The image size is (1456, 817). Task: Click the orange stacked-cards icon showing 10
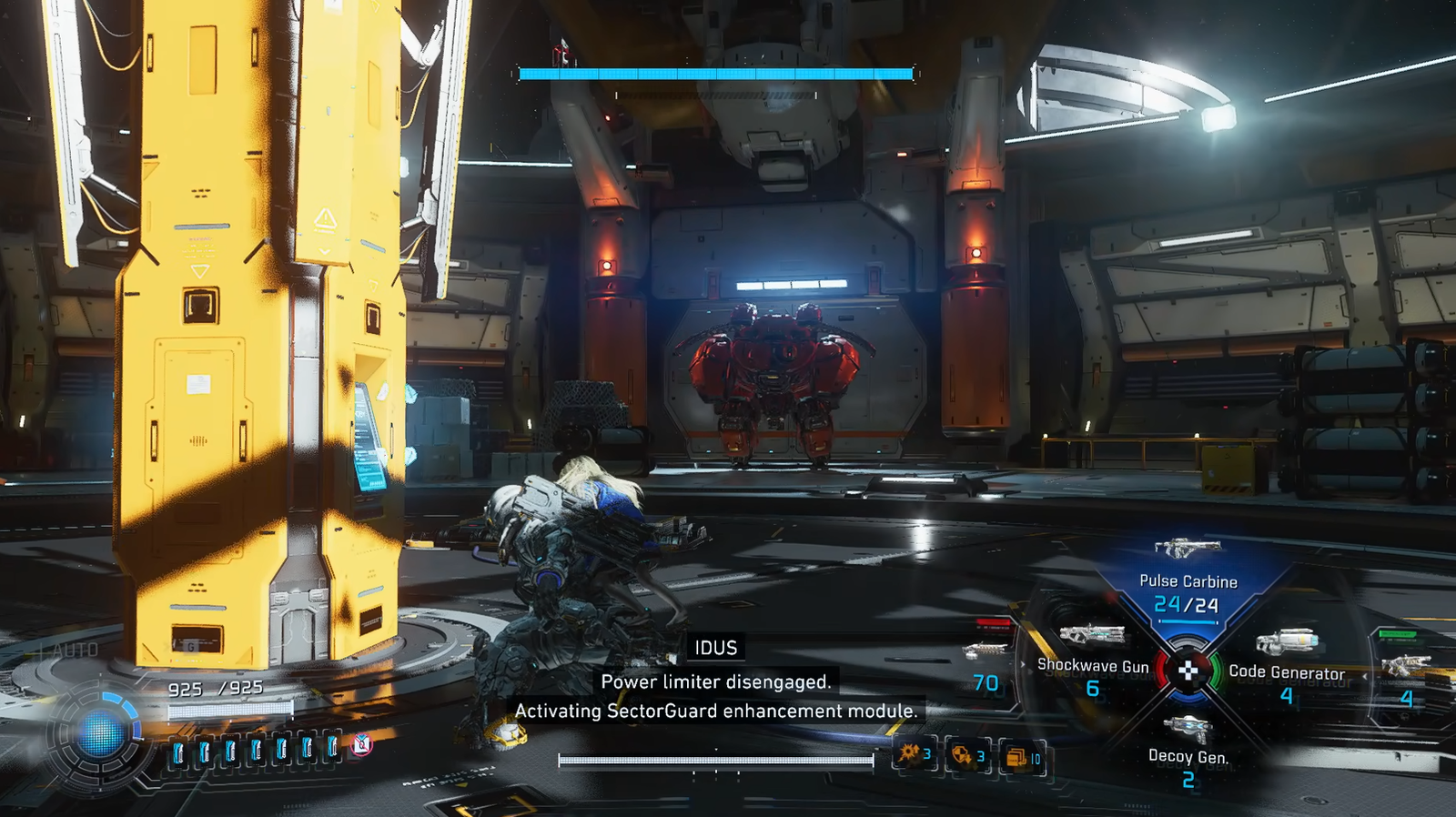[1021, 756]
